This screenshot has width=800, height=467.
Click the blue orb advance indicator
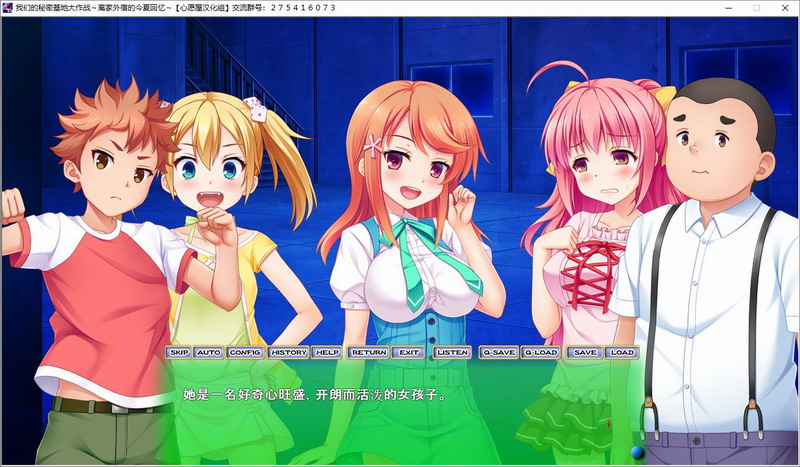637,453
